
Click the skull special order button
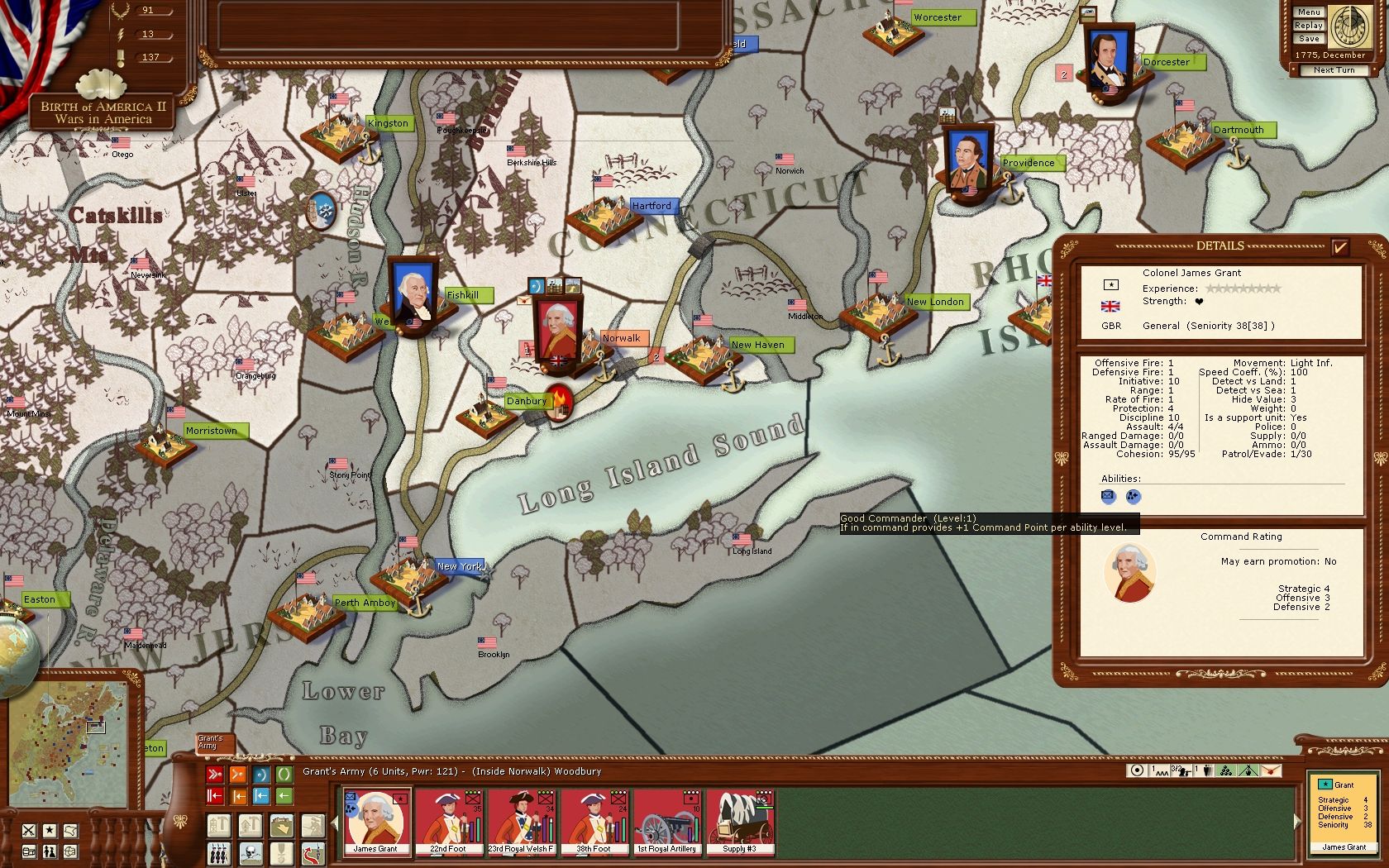(x=251, y=853)
